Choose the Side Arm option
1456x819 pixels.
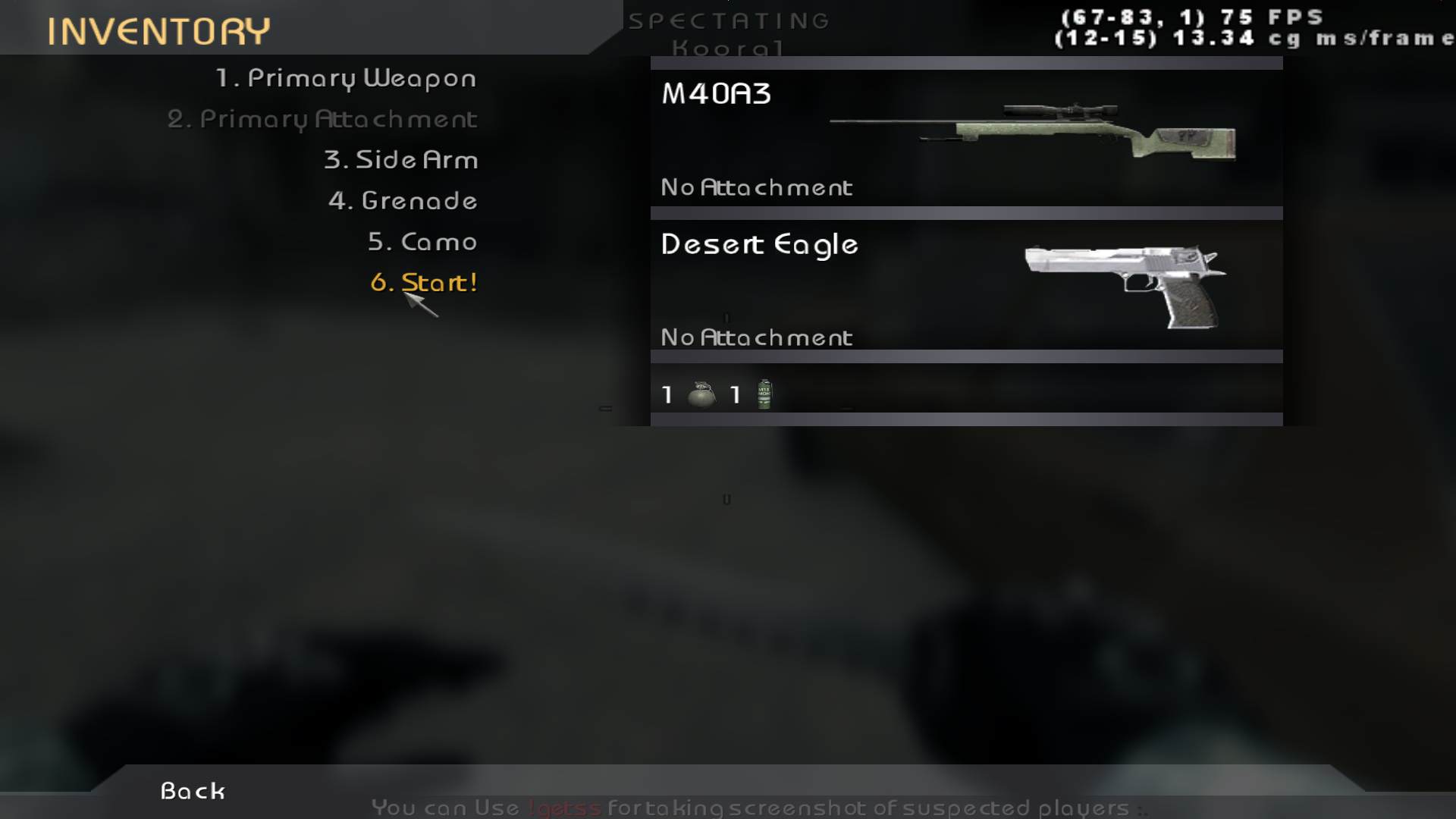(400, 160)
